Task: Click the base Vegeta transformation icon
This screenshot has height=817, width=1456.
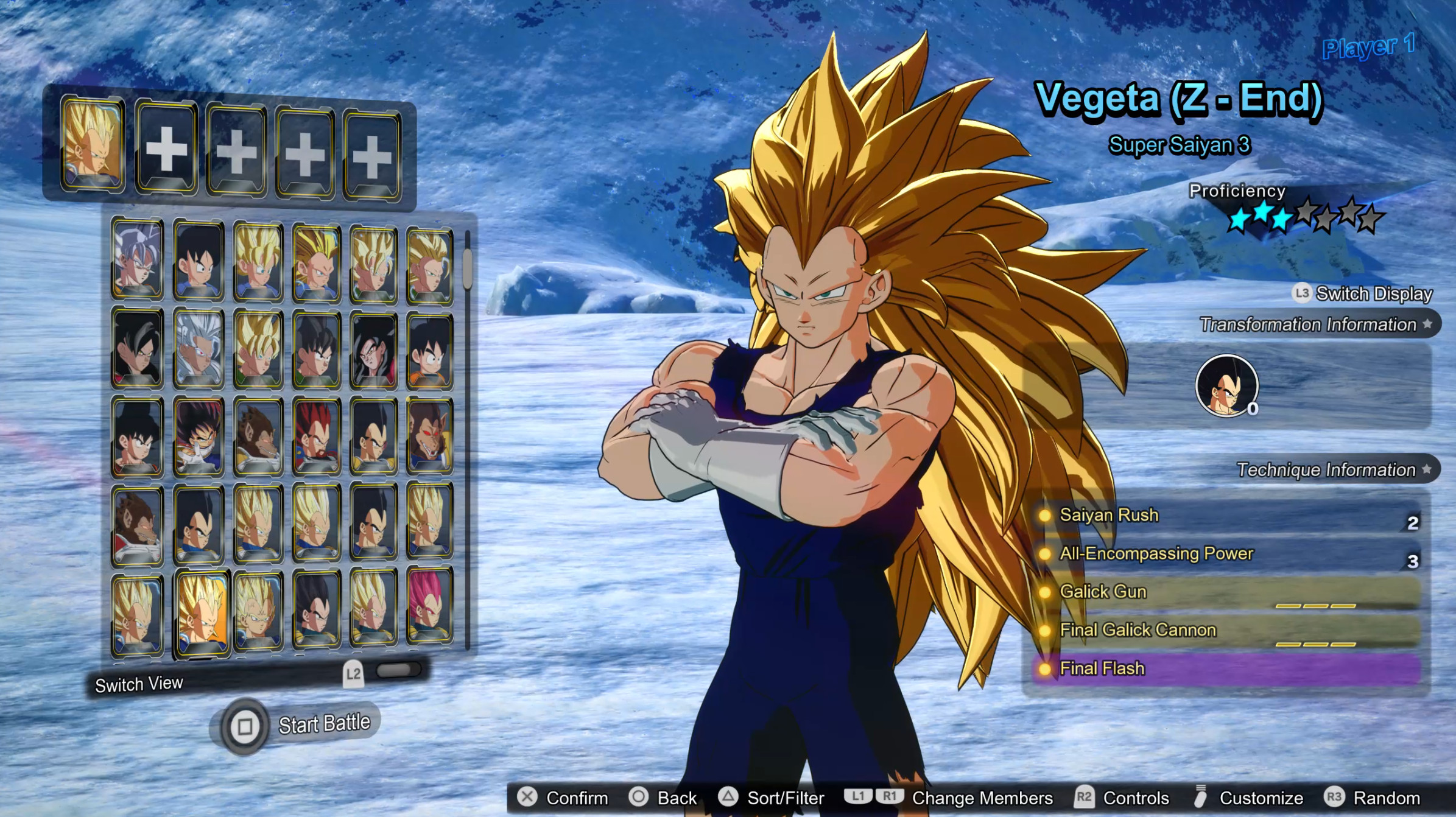Action: pos(1226,385)
